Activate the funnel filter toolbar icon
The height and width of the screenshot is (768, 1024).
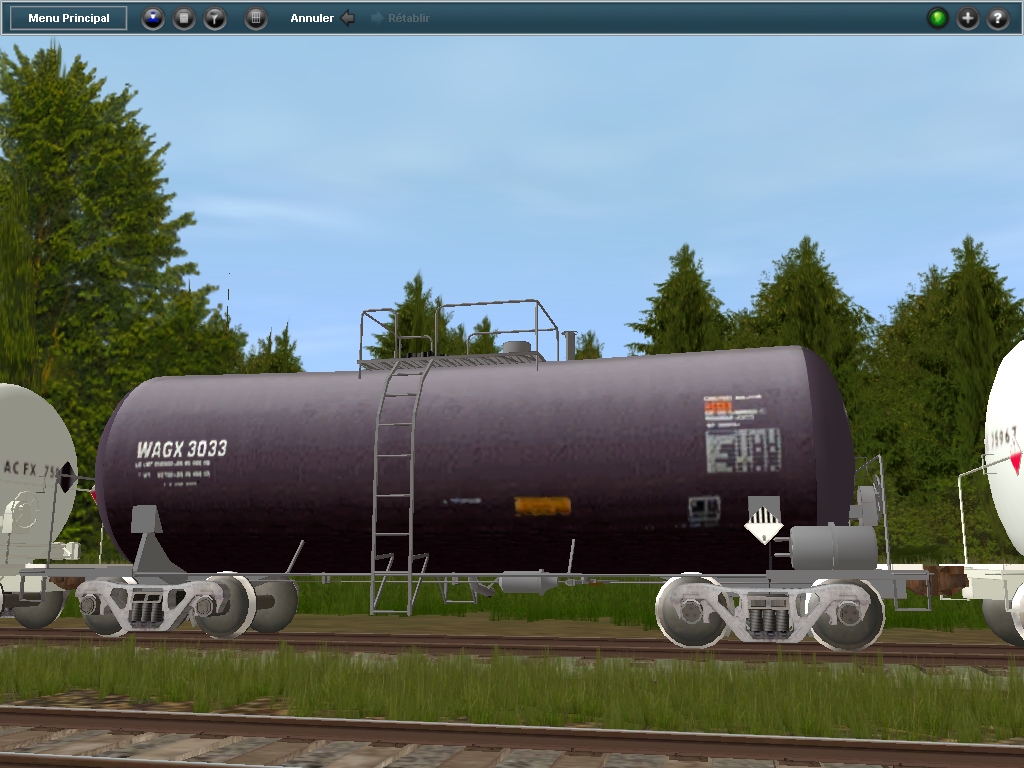click(215, 18)
